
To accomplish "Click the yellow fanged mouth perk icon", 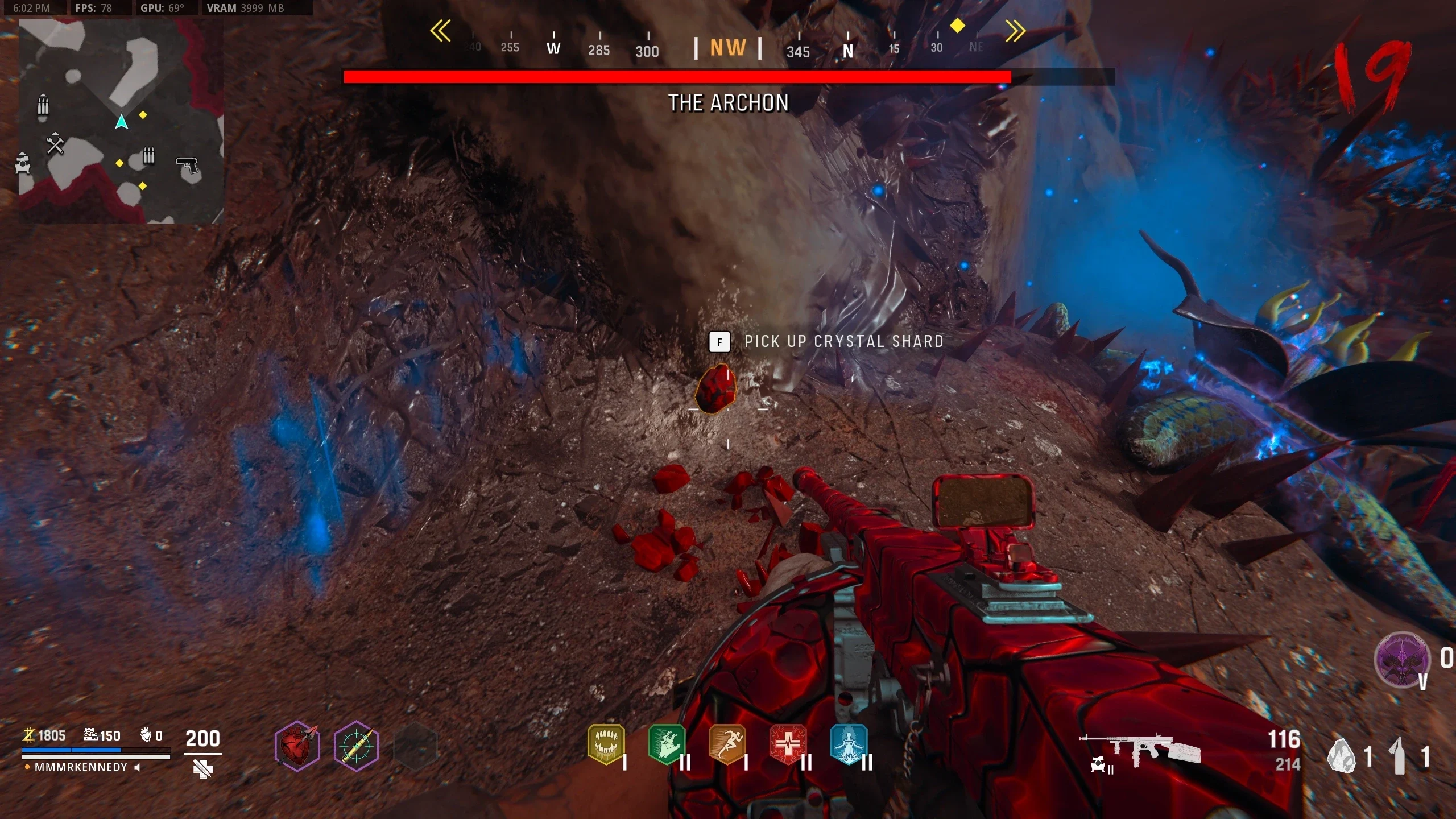I will click(x=606, y=743).
